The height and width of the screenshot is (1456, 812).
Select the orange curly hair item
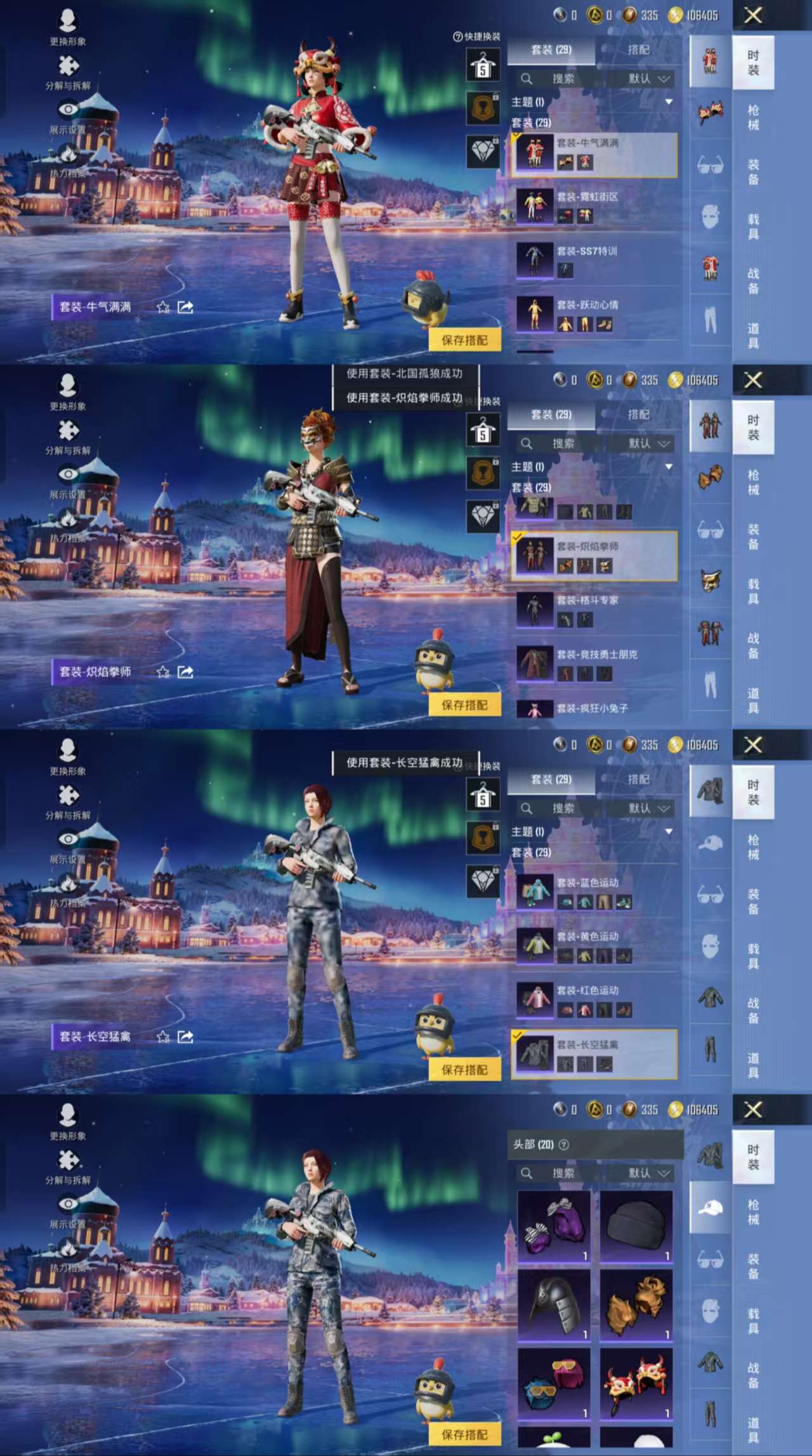coord(636,1306)
